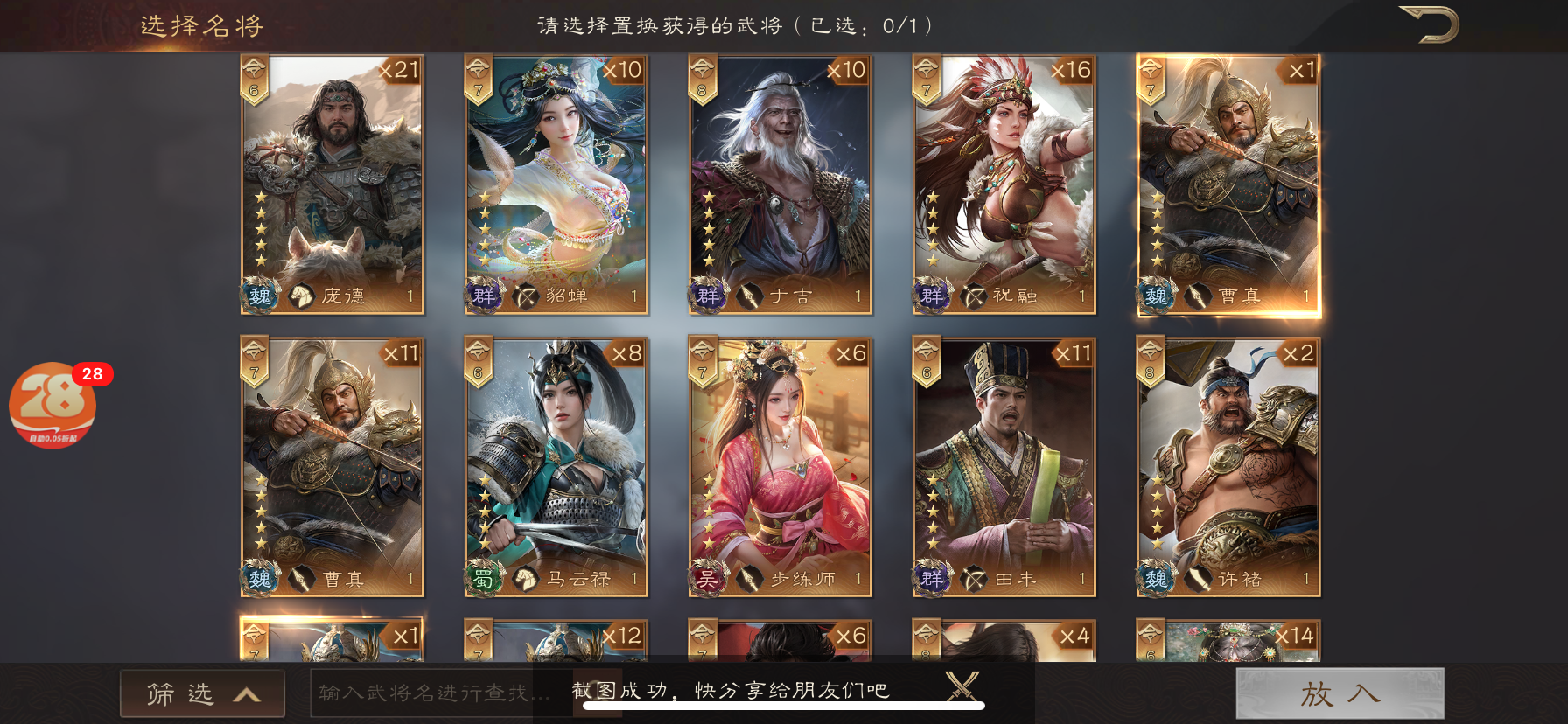
Task: Select the 庞德 general card
Action: point(332,184)
